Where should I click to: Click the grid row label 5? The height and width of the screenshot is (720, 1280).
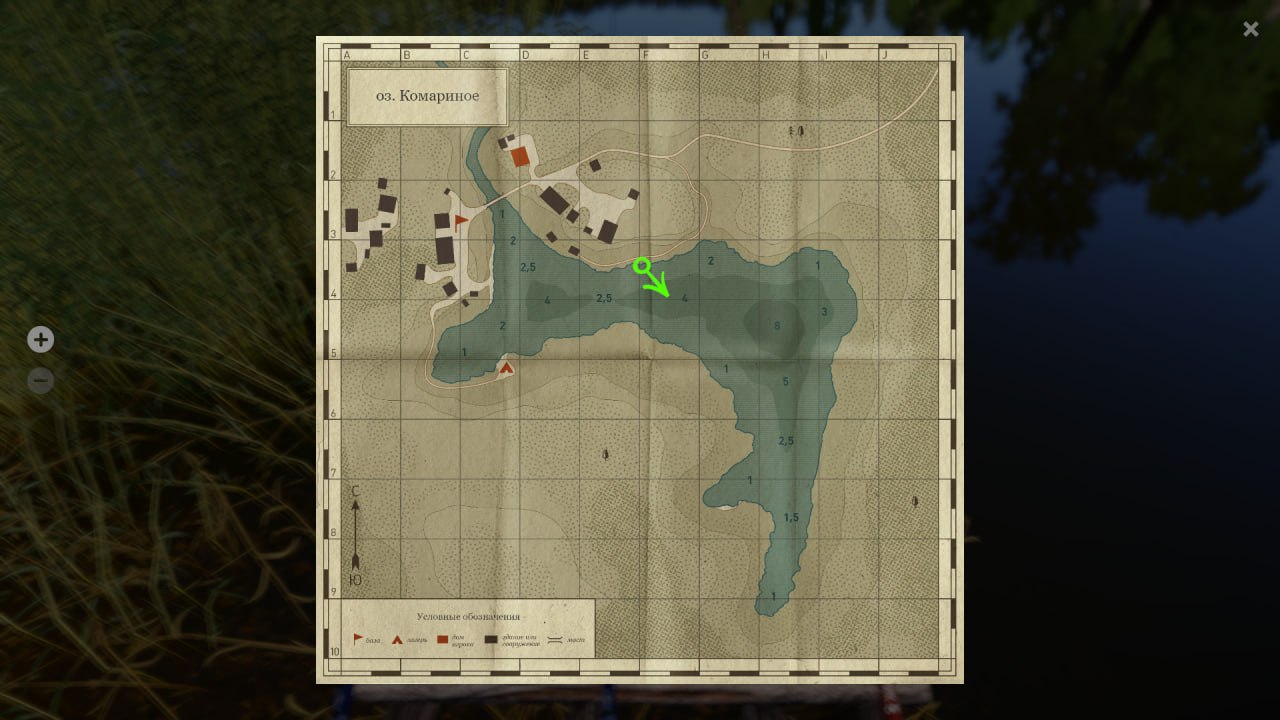[x=332, y=353]
